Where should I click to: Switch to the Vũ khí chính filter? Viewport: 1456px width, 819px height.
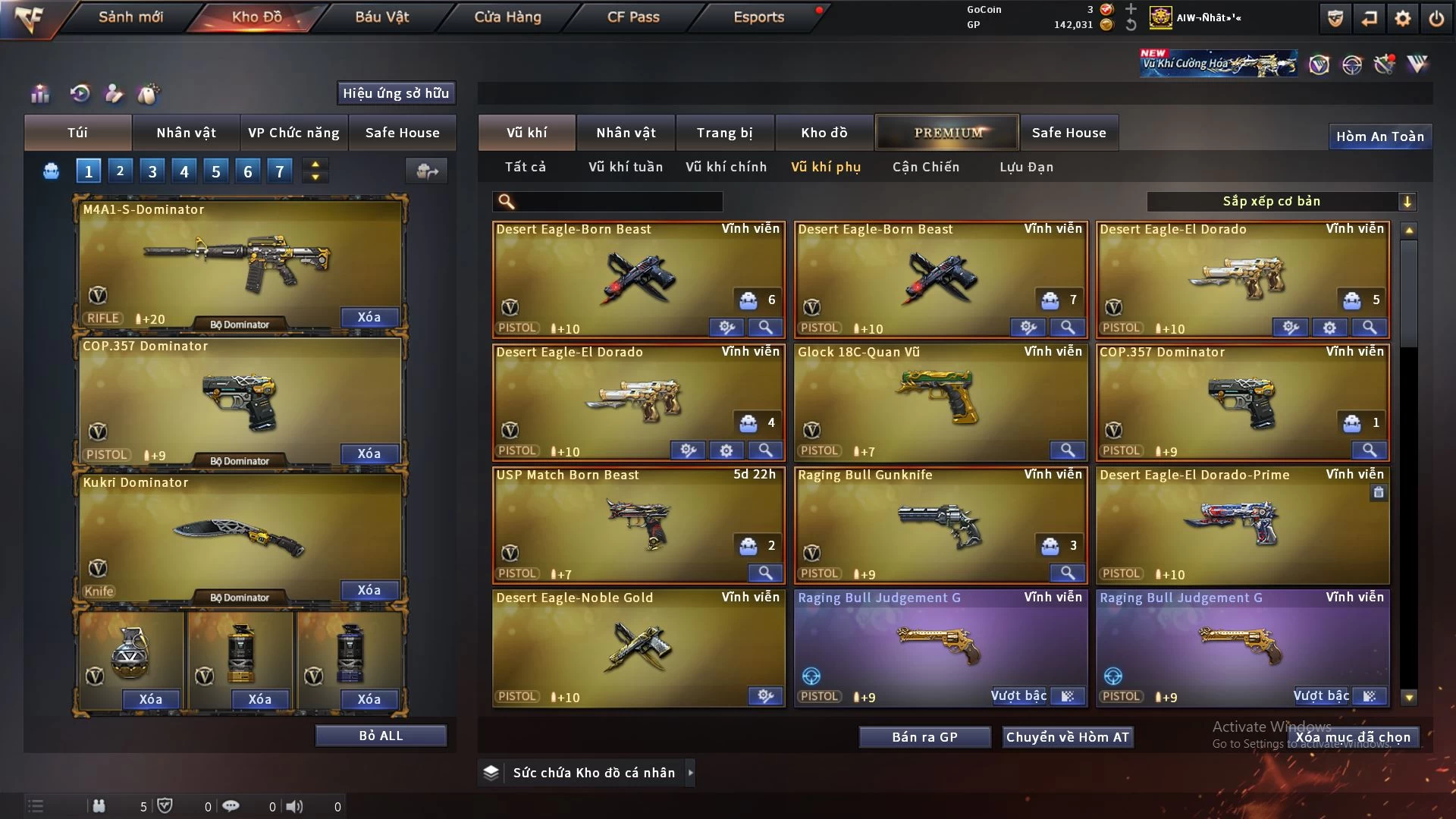726,167
